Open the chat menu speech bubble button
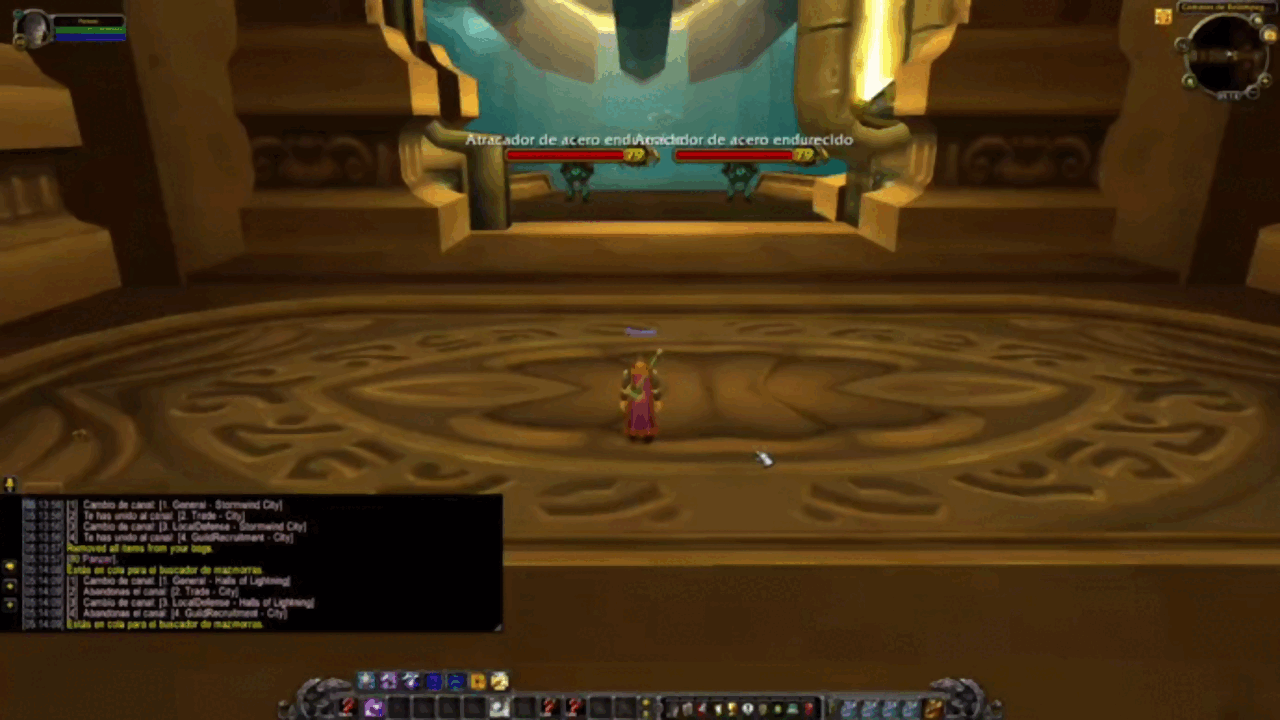 click(x=10, y=485)
